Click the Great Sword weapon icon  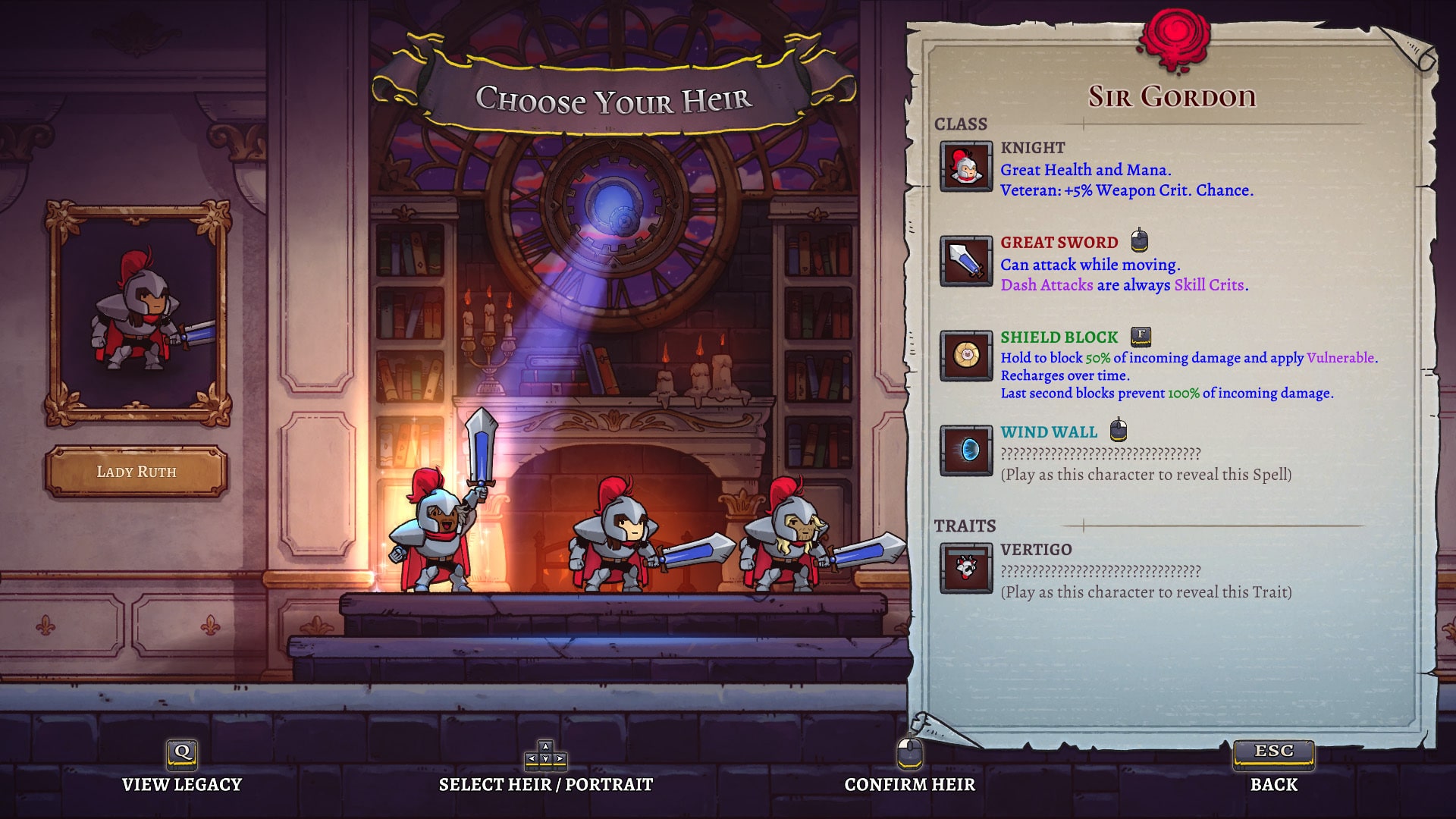[x=965, y=262]
